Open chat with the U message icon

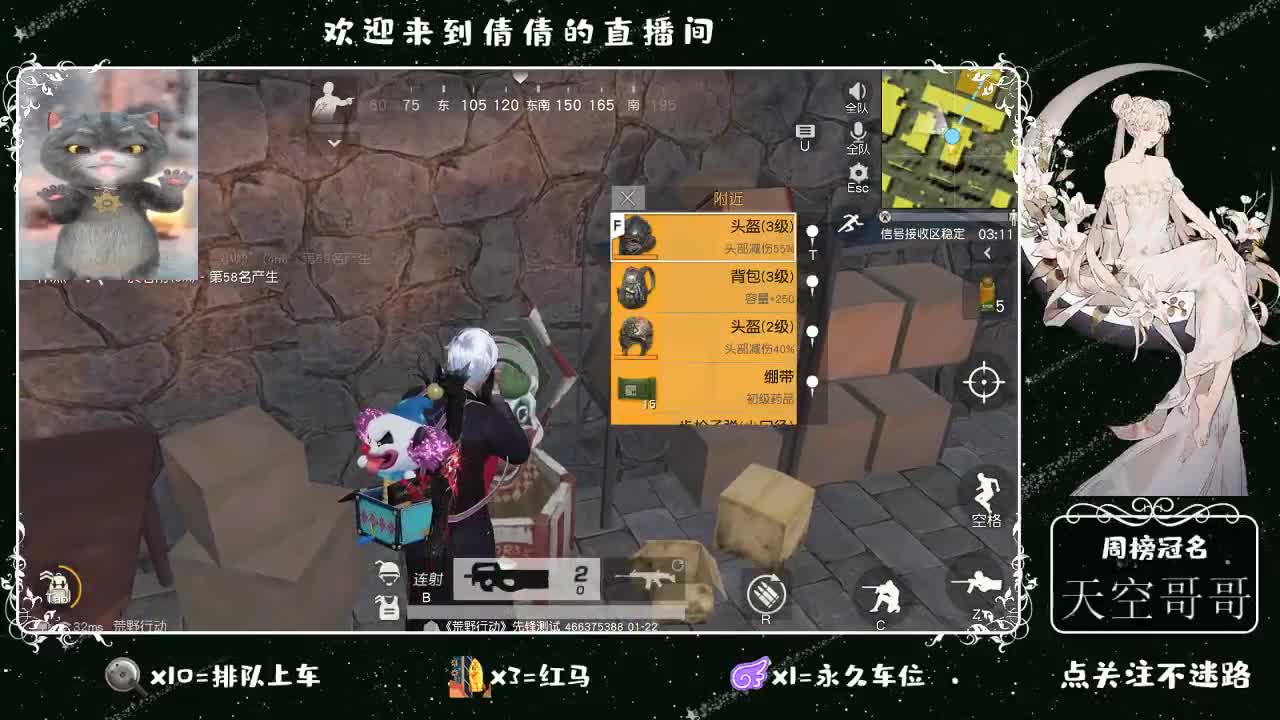click(805, 132)
